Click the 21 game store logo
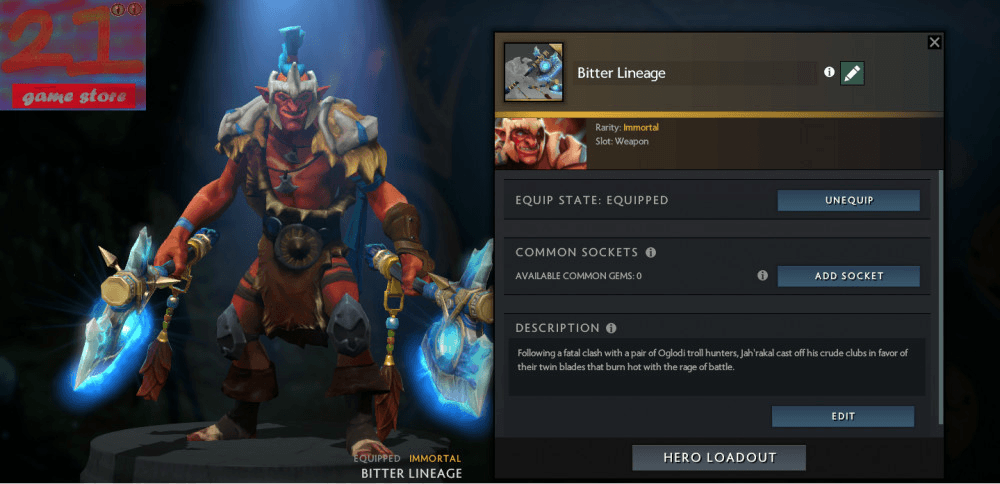Viewport: 1000px width, 484px height. (x=73, y=55)
